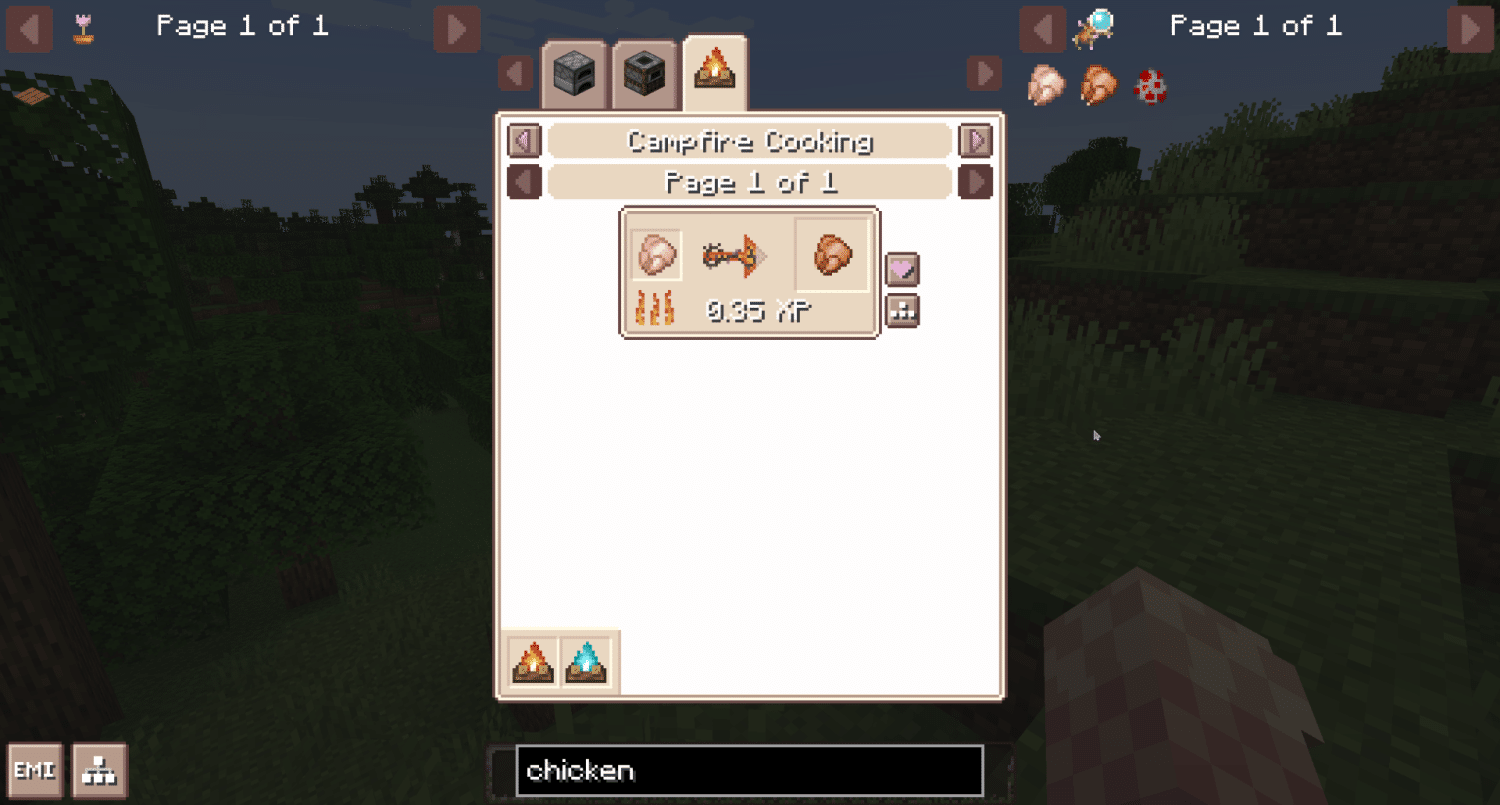Switch to the Furnace smelting tab

[x=575, y=73]
